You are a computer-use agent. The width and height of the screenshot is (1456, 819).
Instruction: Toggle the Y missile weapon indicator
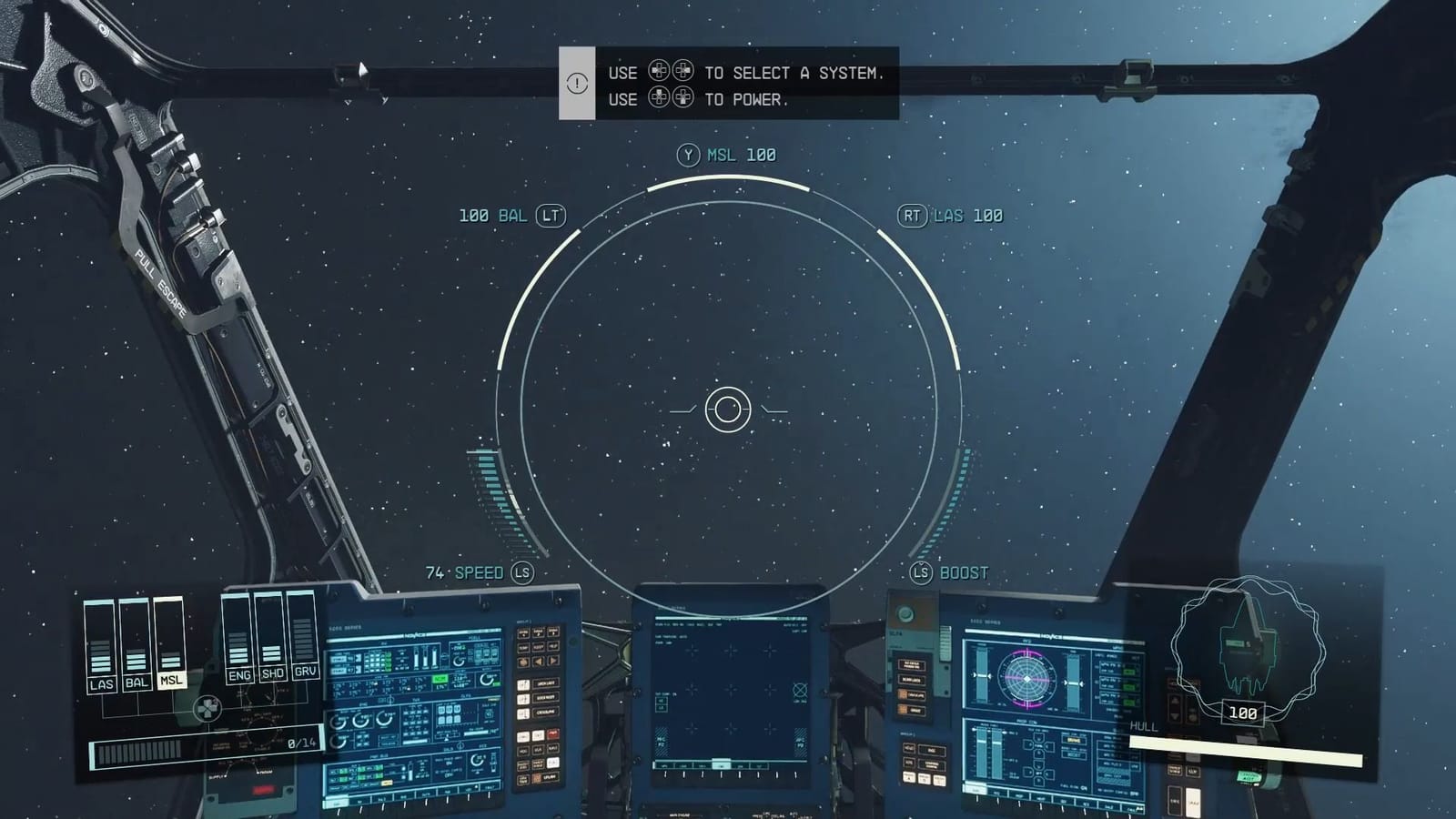click(727, 154)
